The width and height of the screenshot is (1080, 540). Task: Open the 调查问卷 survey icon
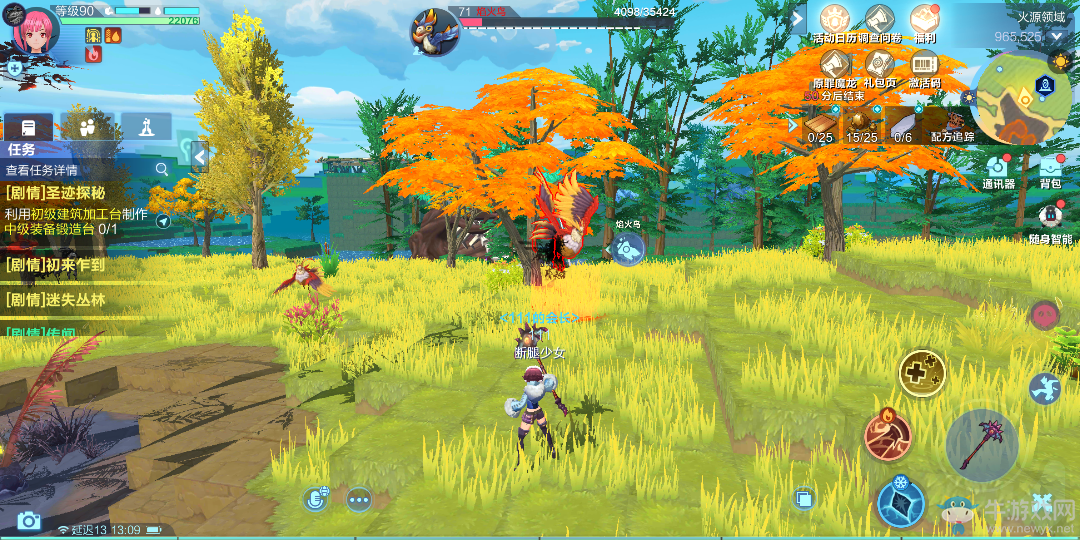tap(879, 20)
